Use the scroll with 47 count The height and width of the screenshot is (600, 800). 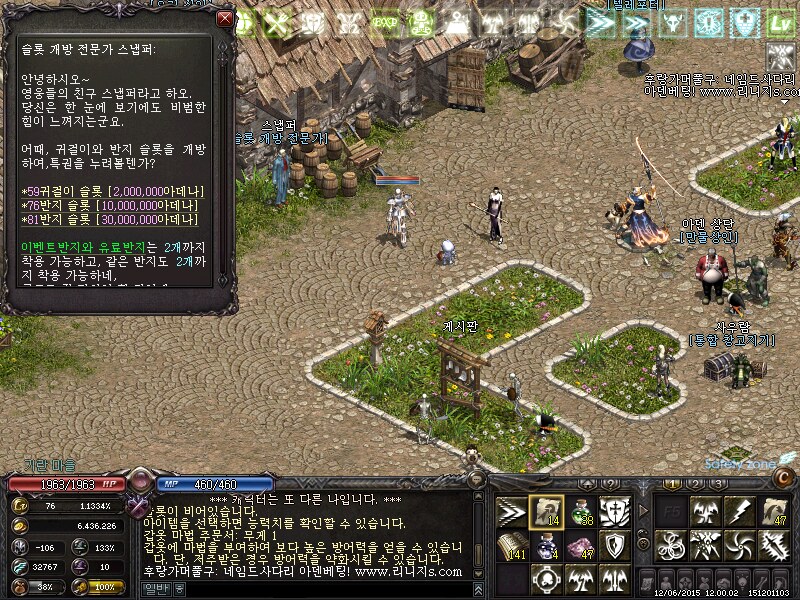[774, 512]
